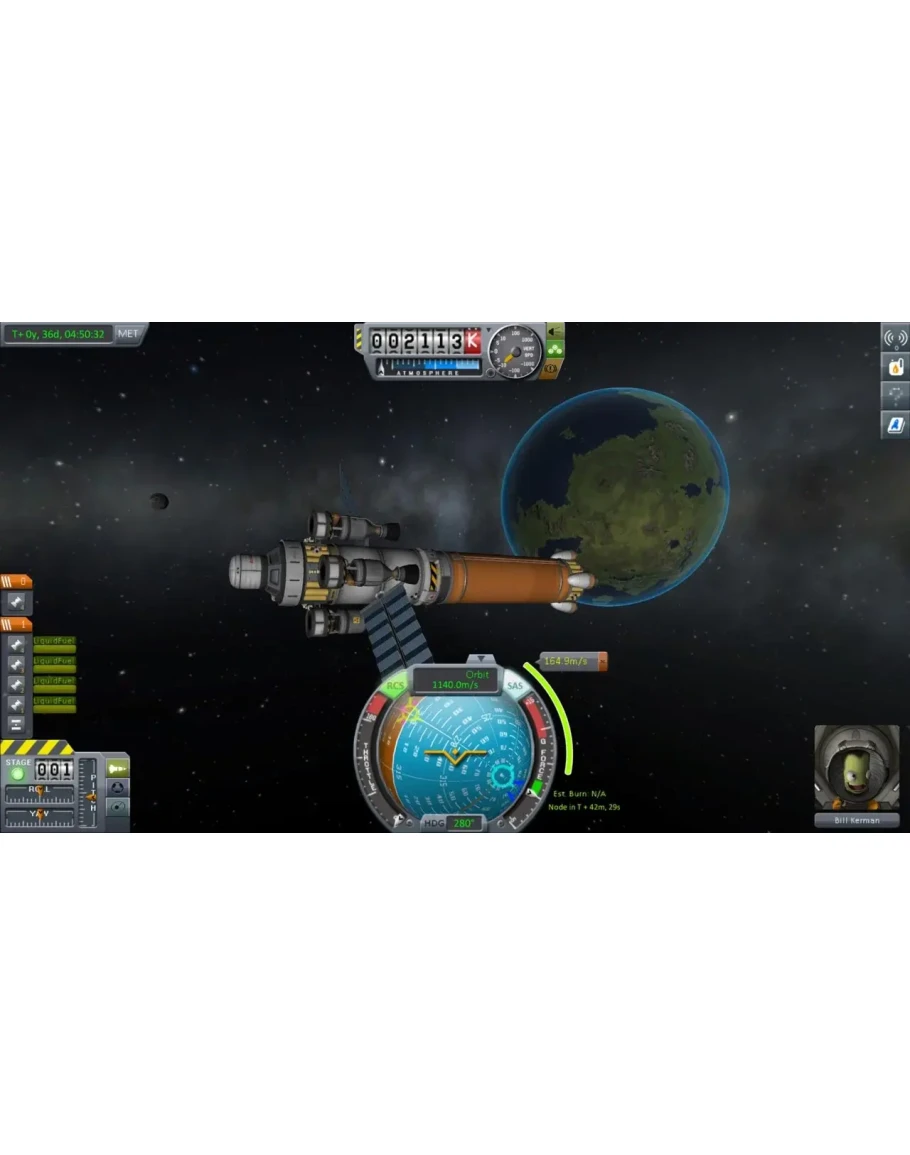Toggle the yellow brakes button

coord(554,369)
